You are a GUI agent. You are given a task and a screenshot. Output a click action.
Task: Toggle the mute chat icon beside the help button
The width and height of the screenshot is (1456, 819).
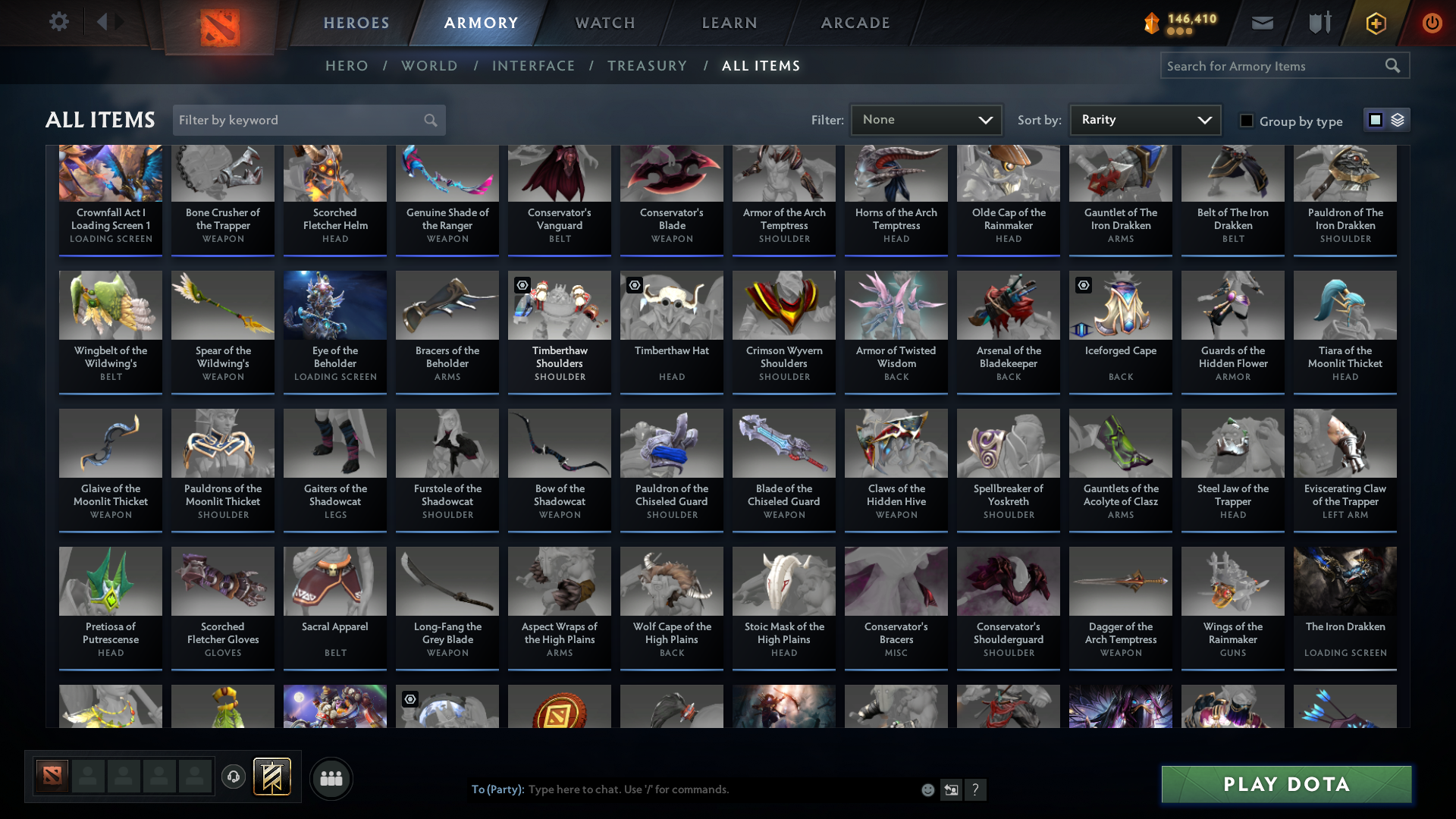pos(951,789)
